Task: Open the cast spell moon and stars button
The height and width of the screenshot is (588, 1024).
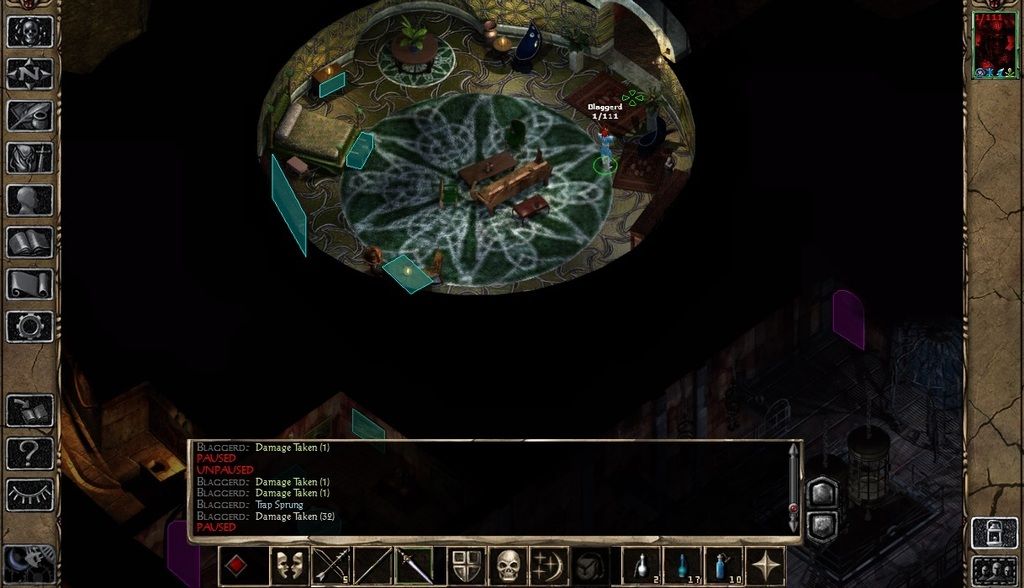Action: [x=550, y=566]
